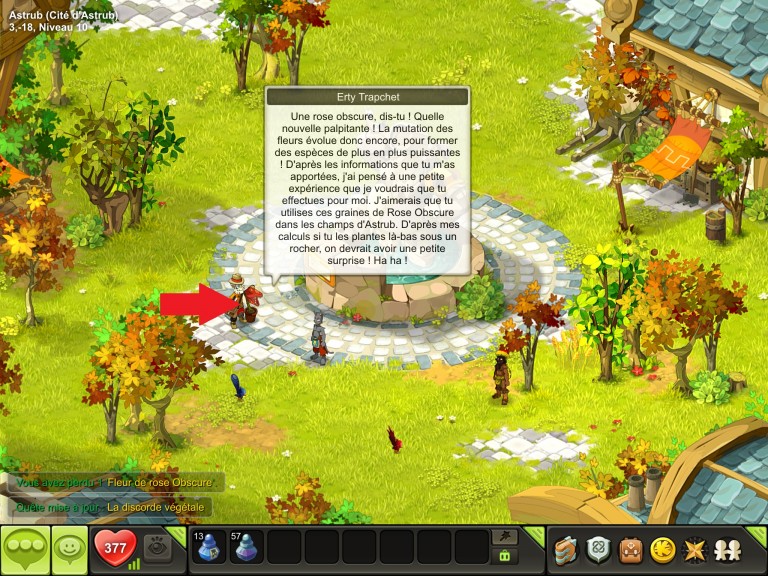Open the chat speech bubble button
The width and height of the screenshot is (768, 576).
24,550
